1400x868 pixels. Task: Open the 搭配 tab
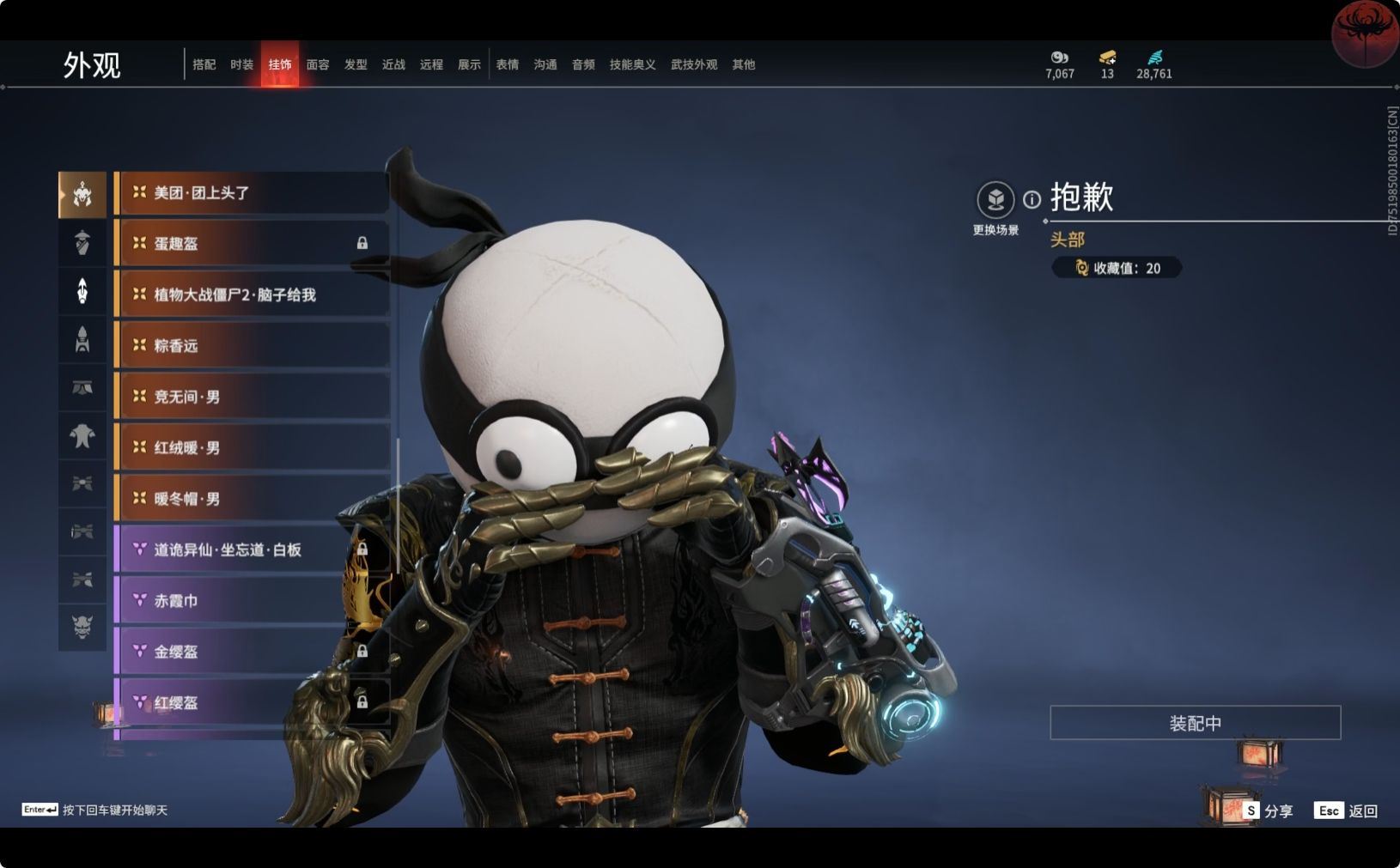pyautogui.click(x=204, y=64)
